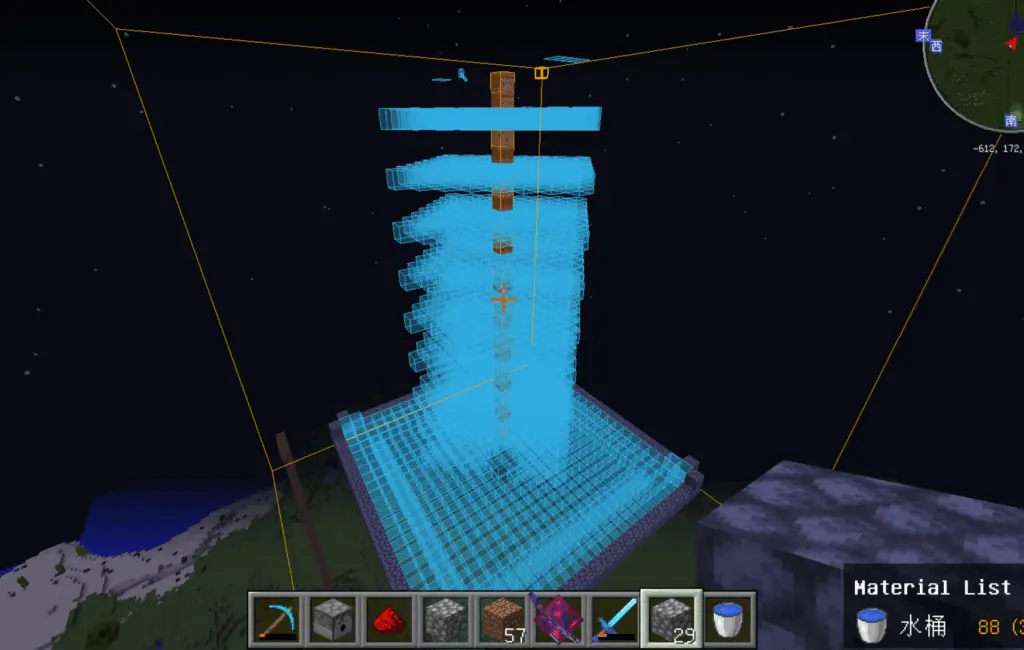
Task: Click the 水桶 entry in Material List
Action: click(x=920, y=627)
